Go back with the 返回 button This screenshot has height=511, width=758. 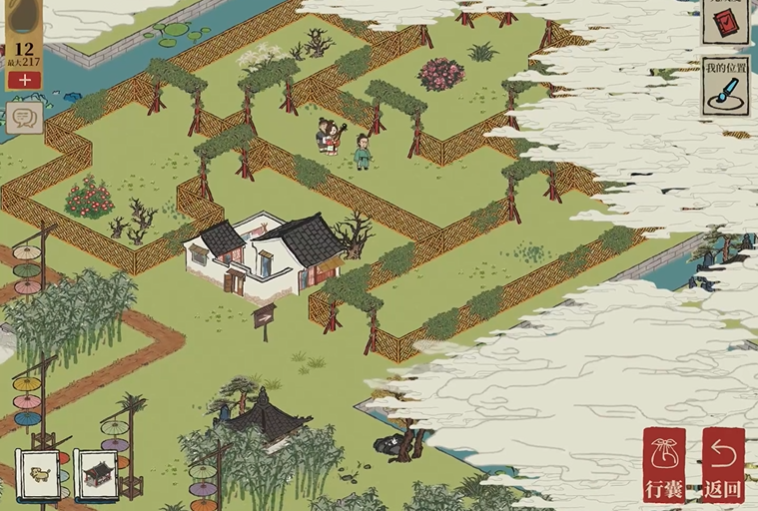click(722, 465)
